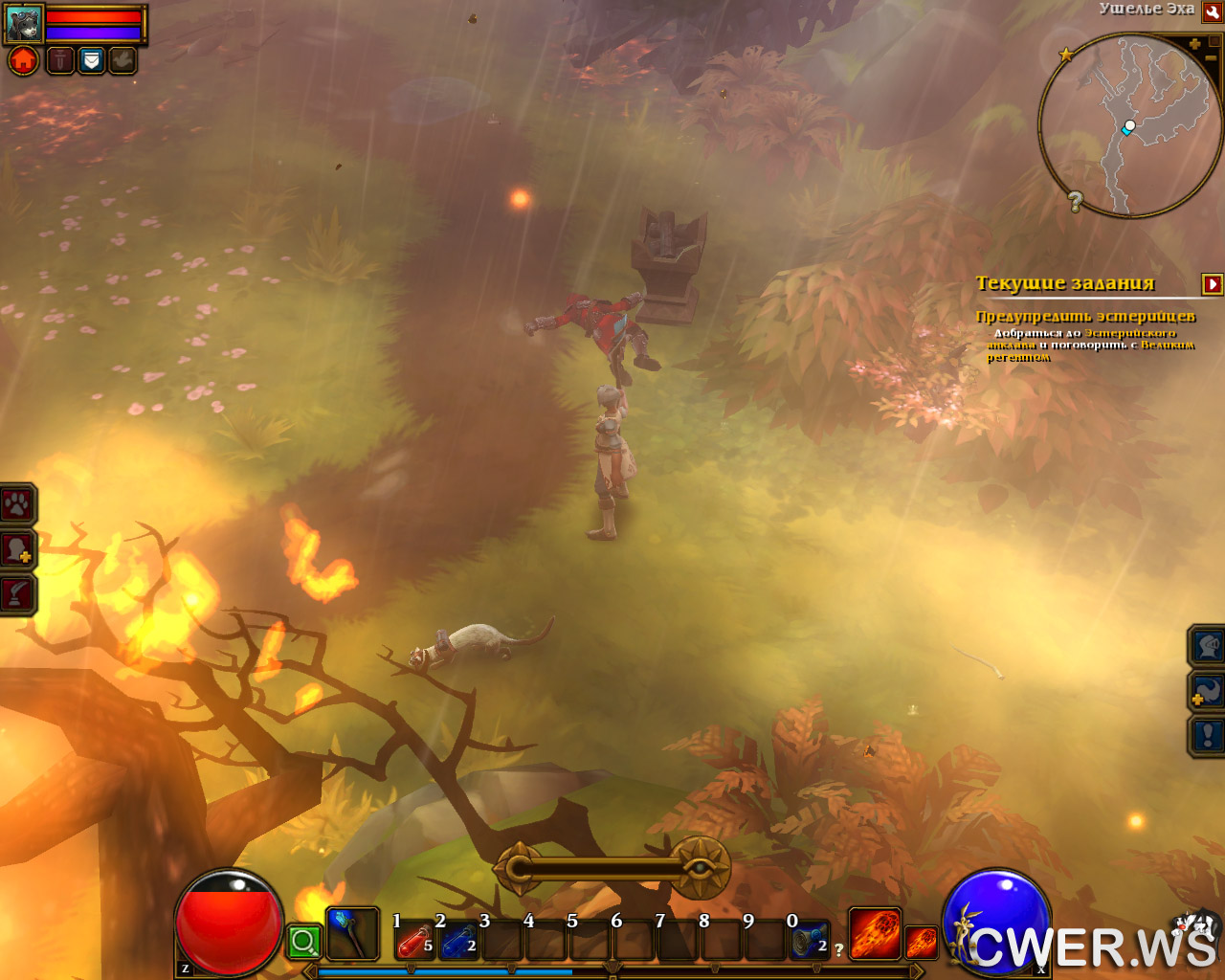Click the green magnifying glass button
Viewport: 1225px width, 980px height.
click(x=304, y=942)
